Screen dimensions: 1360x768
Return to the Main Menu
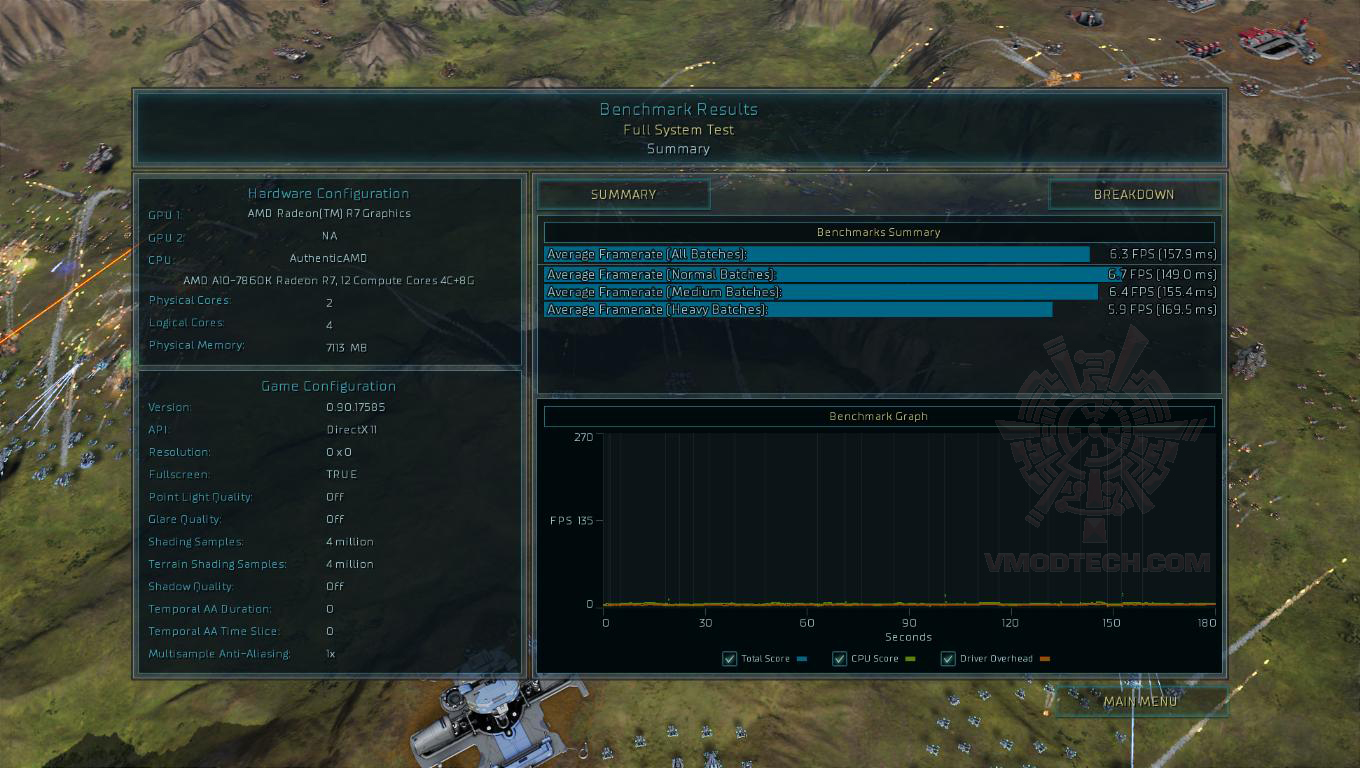(x=1141, y=701)
